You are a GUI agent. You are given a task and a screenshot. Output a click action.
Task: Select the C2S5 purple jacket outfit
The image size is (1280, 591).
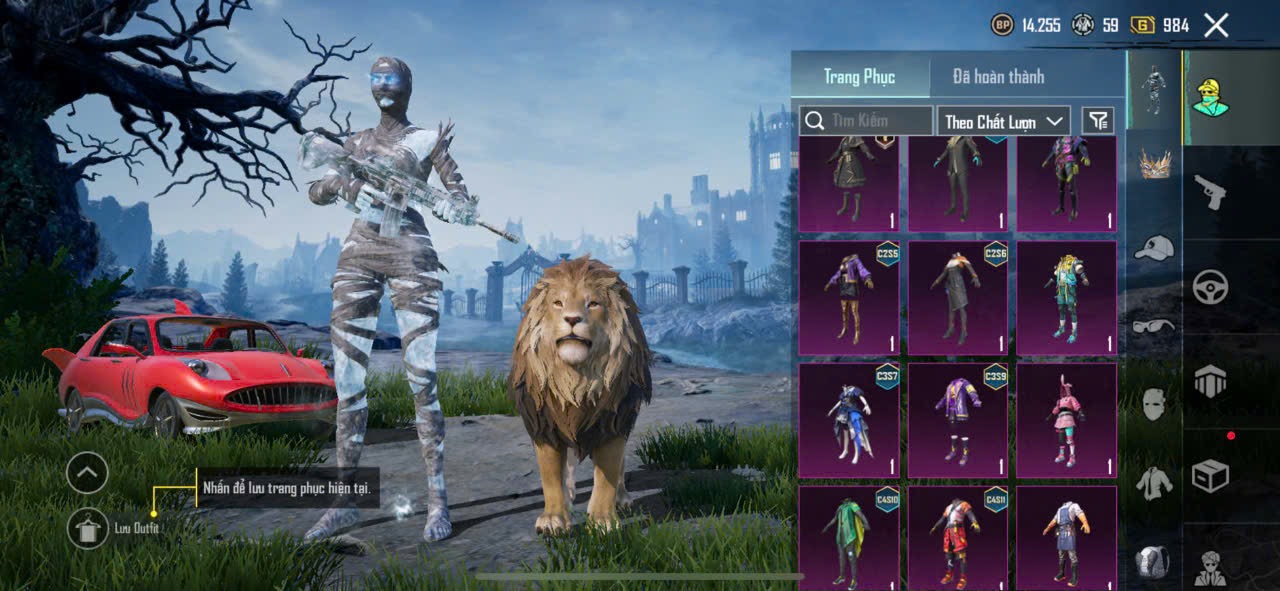click(x=848, y=297)
